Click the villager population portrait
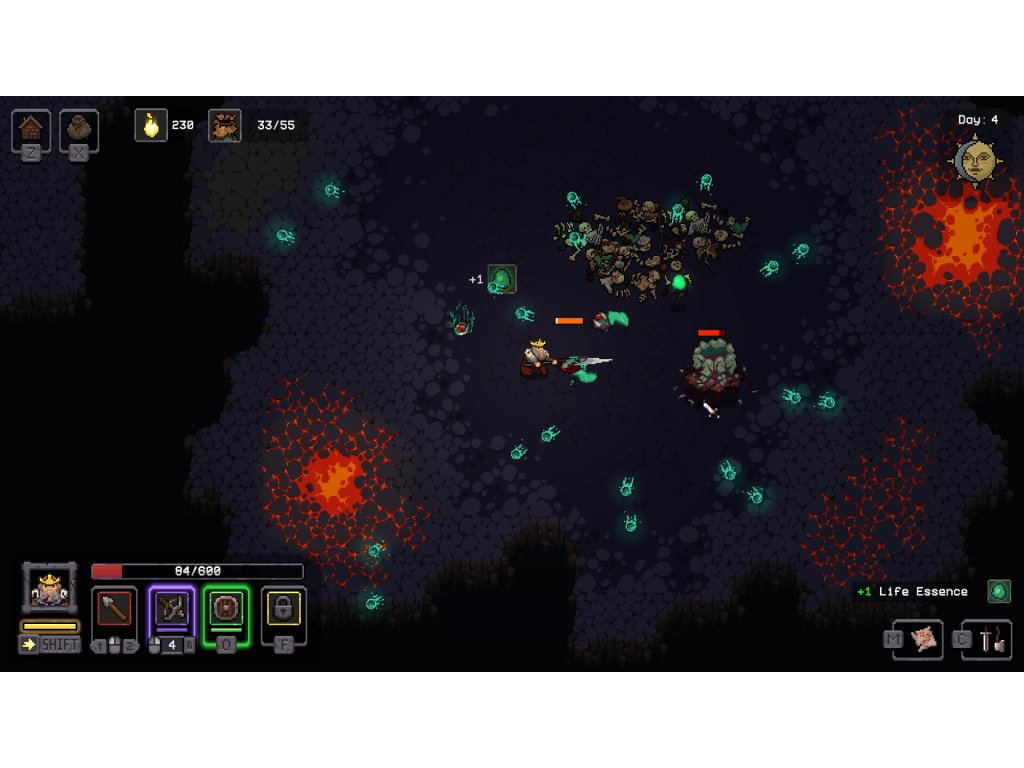This screenshot has height=768, width=1024. point(224,125)
